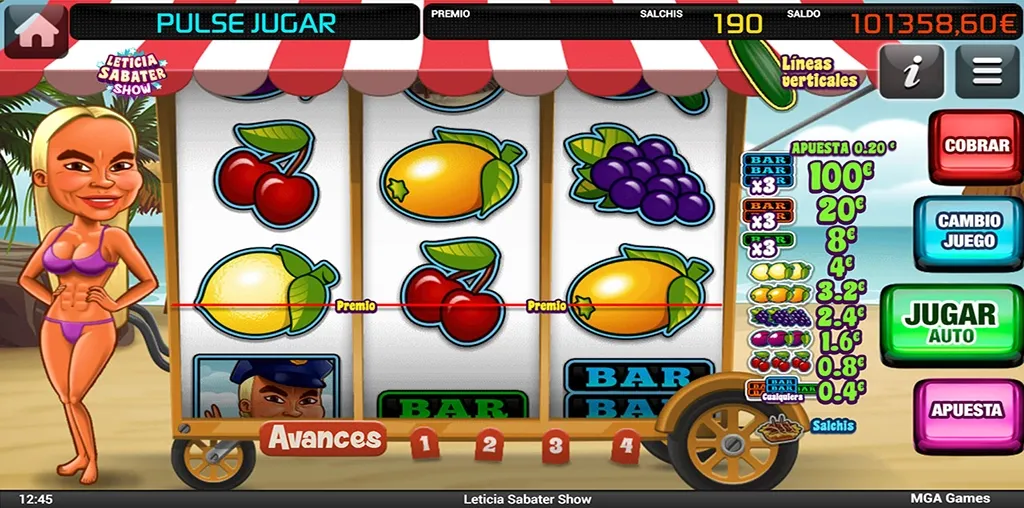Select advance button number 2
The height and width of the screenshot is (508, 1024).
pos(489,444)
